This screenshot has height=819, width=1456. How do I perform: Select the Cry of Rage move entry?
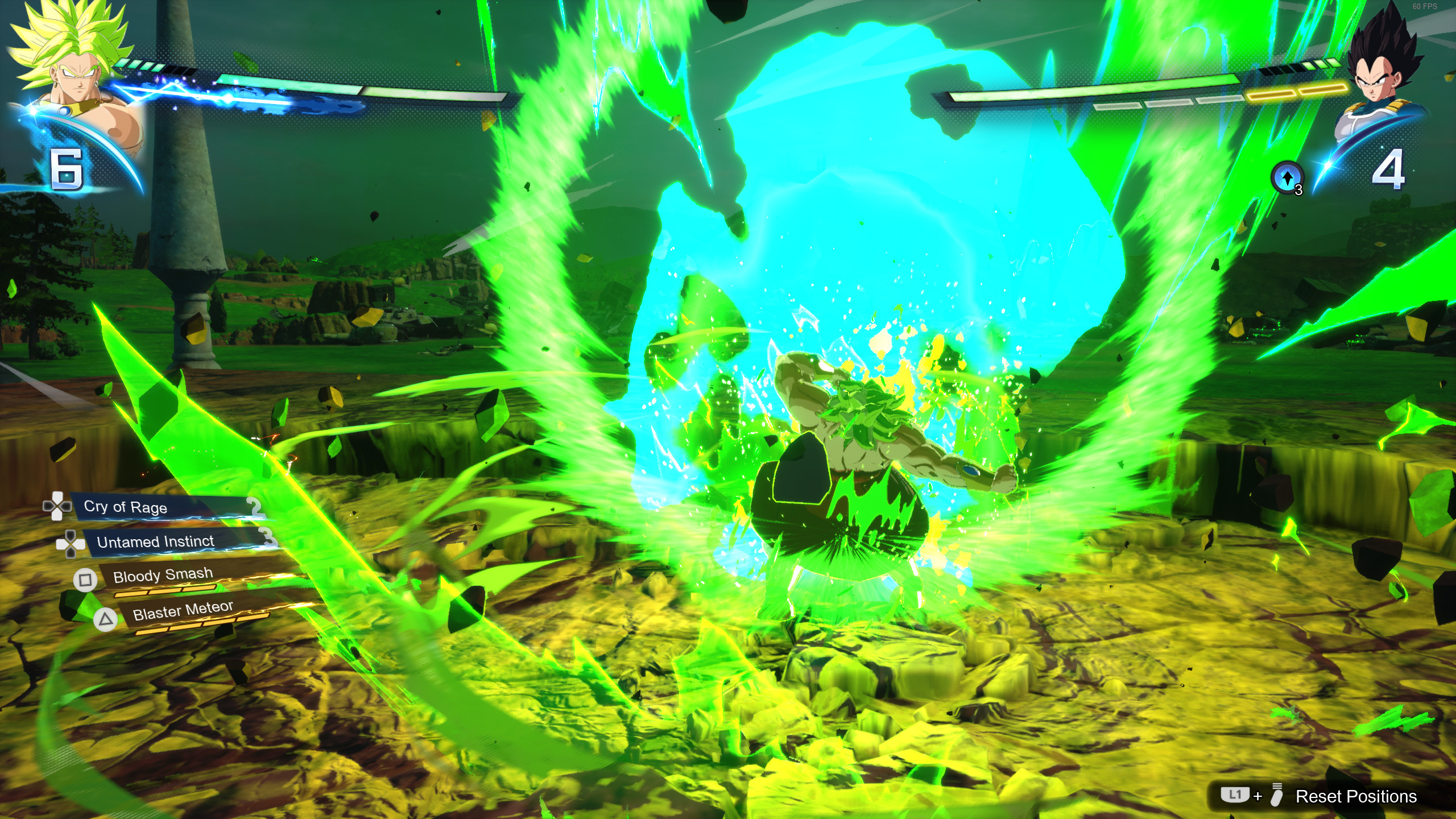tap(125, 508)
